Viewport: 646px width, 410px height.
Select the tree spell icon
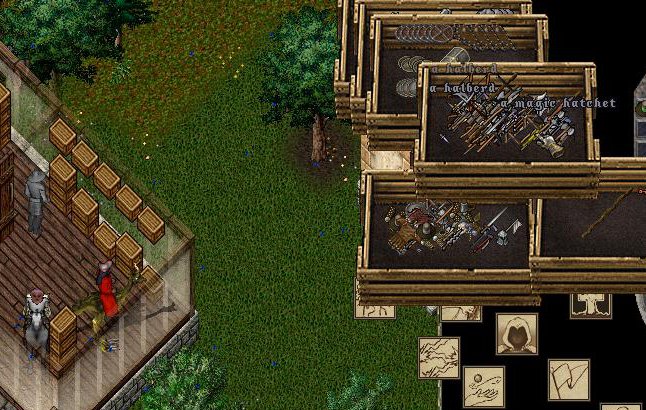591,303
